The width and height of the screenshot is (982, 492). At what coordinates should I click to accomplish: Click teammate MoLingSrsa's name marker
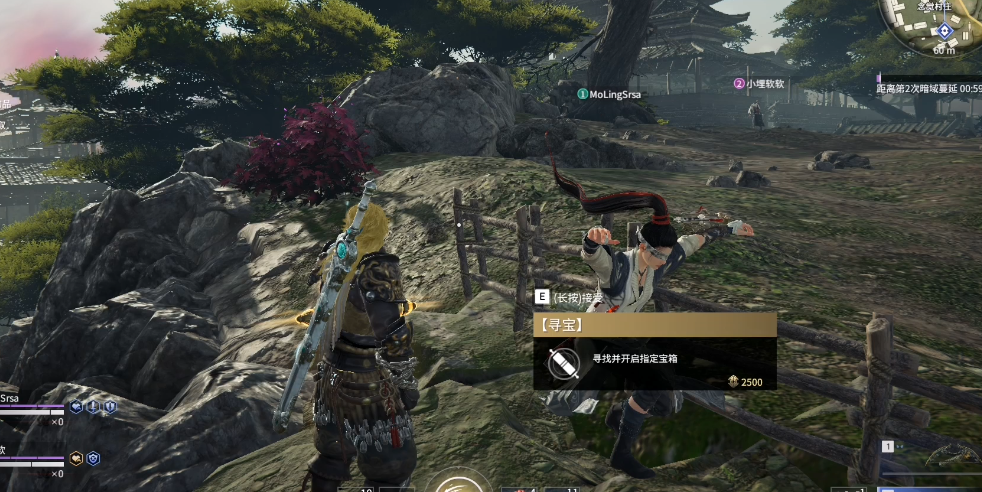click(x=610, y=94)
